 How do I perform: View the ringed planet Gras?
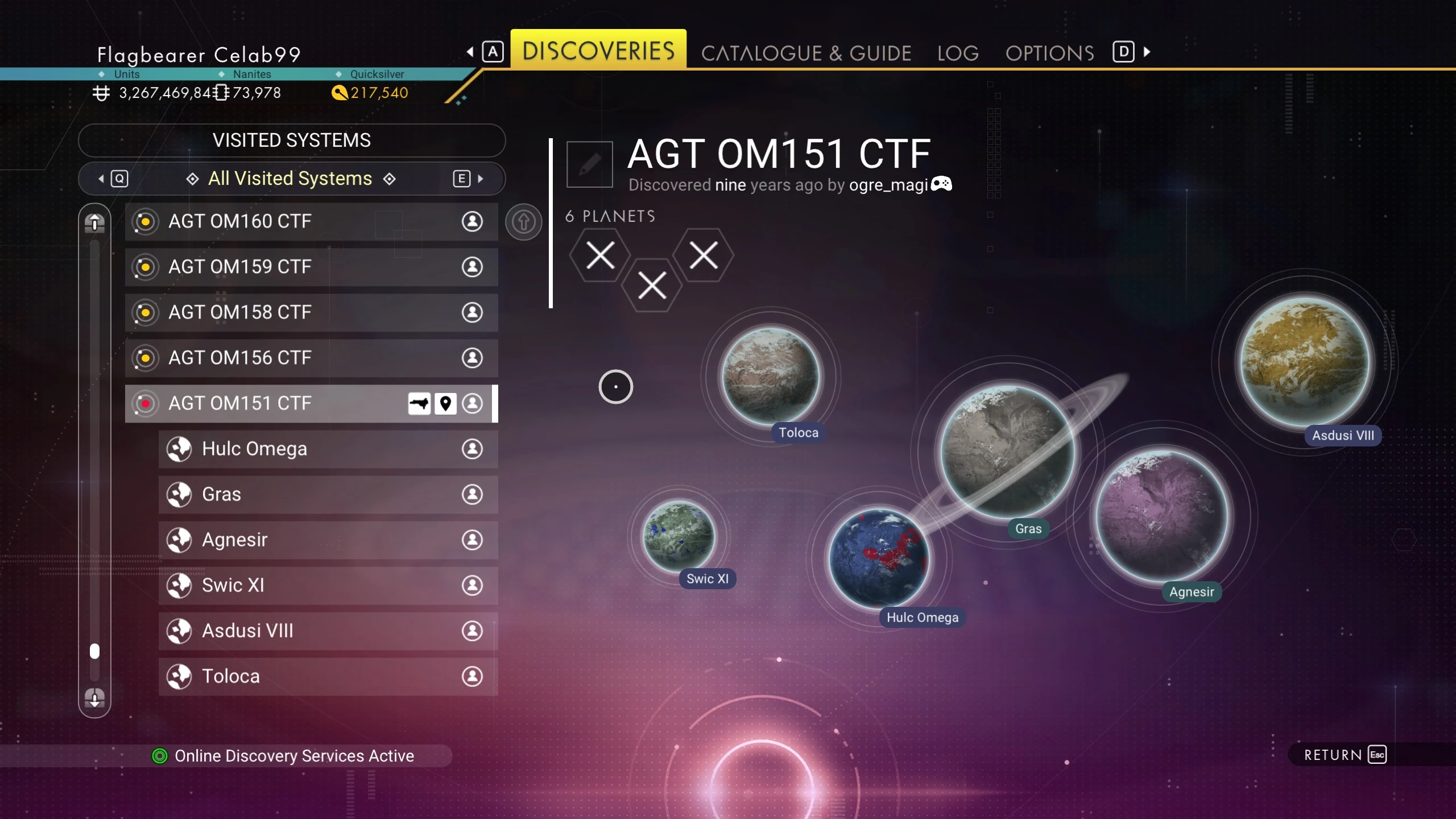point(1007,452)
